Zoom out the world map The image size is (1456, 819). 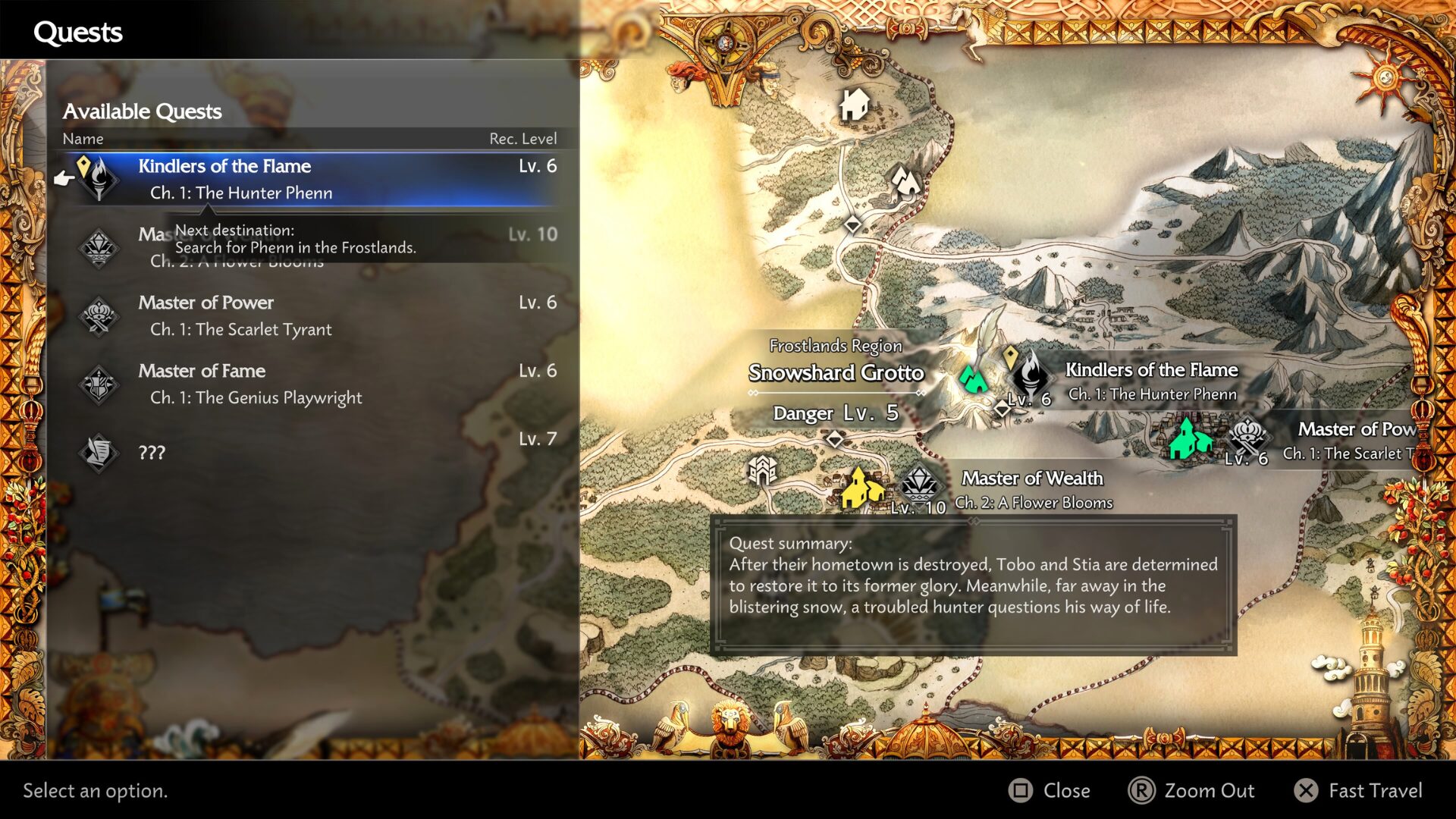[x=1192, y=791]
